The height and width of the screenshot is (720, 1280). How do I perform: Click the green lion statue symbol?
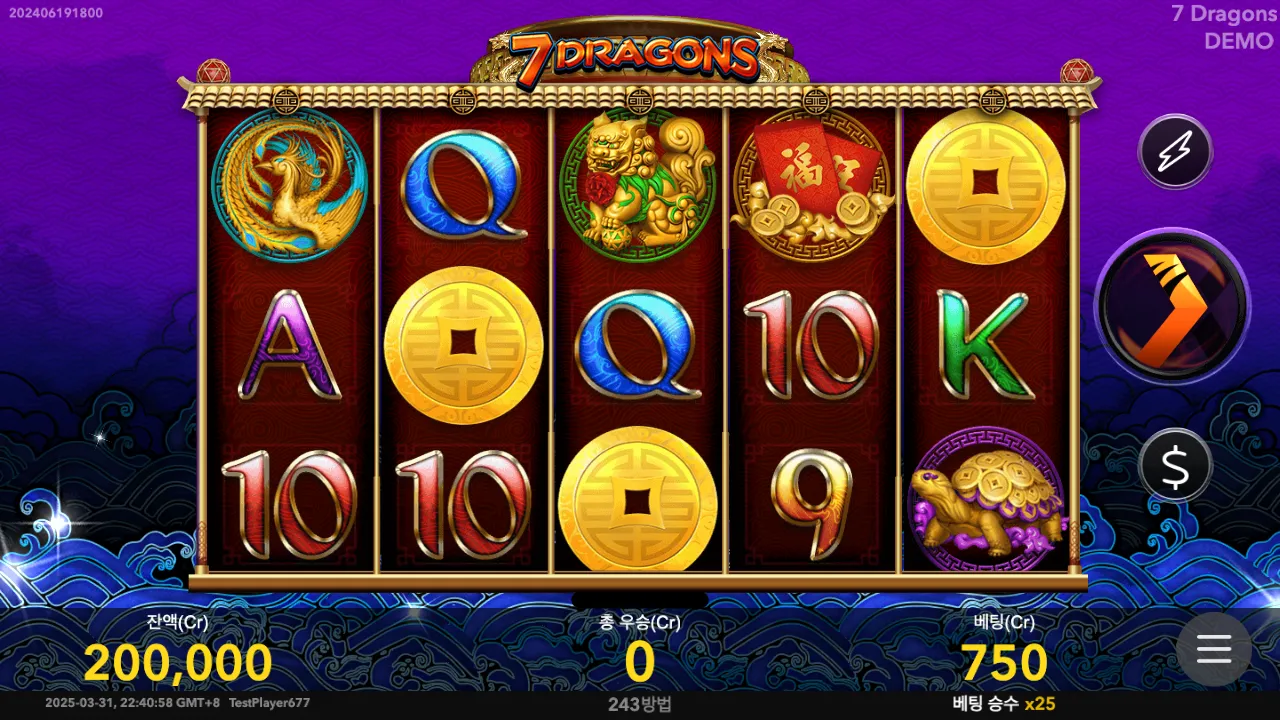point(638,186)
